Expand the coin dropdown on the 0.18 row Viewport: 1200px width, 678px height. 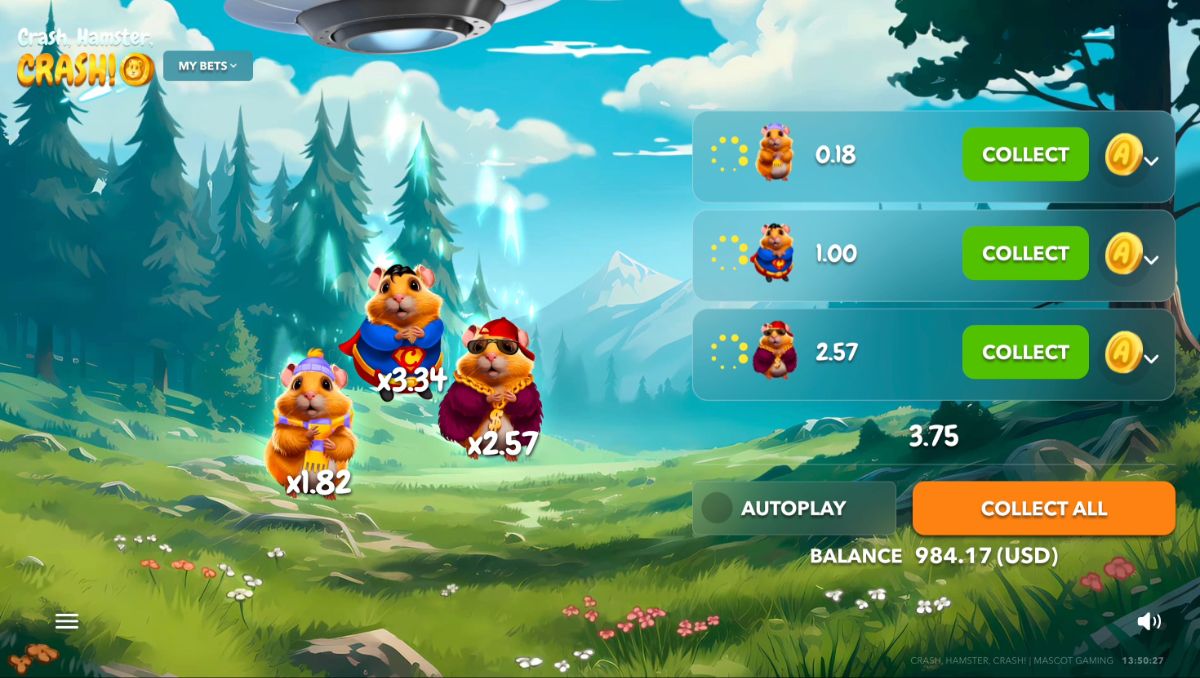pos(1151,160)
